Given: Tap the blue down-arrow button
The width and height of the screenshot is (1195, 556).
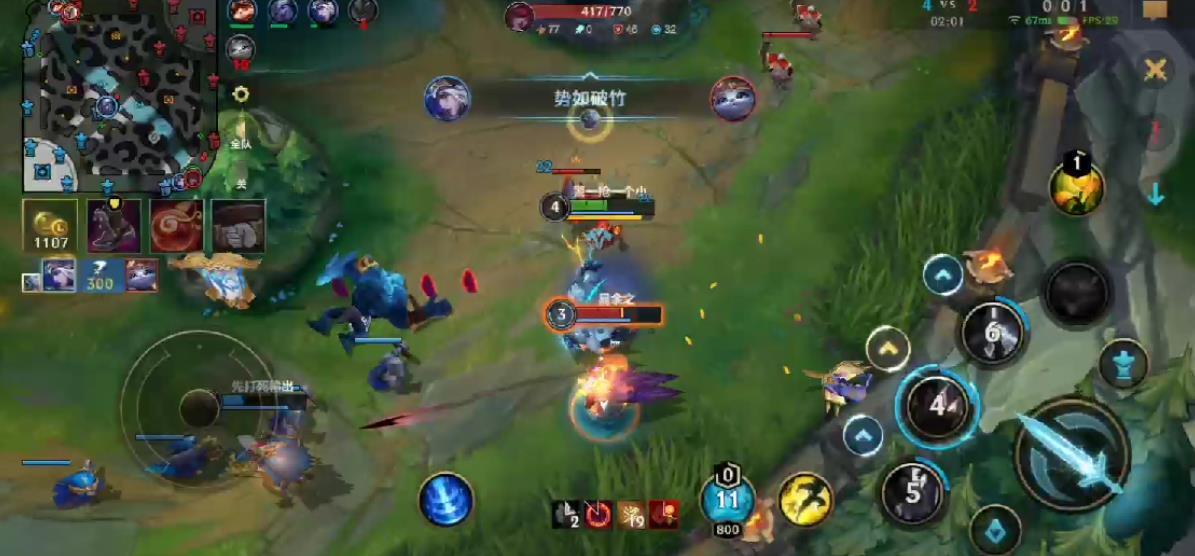Looking at the screenshot, I should [x=1156, y=194].
